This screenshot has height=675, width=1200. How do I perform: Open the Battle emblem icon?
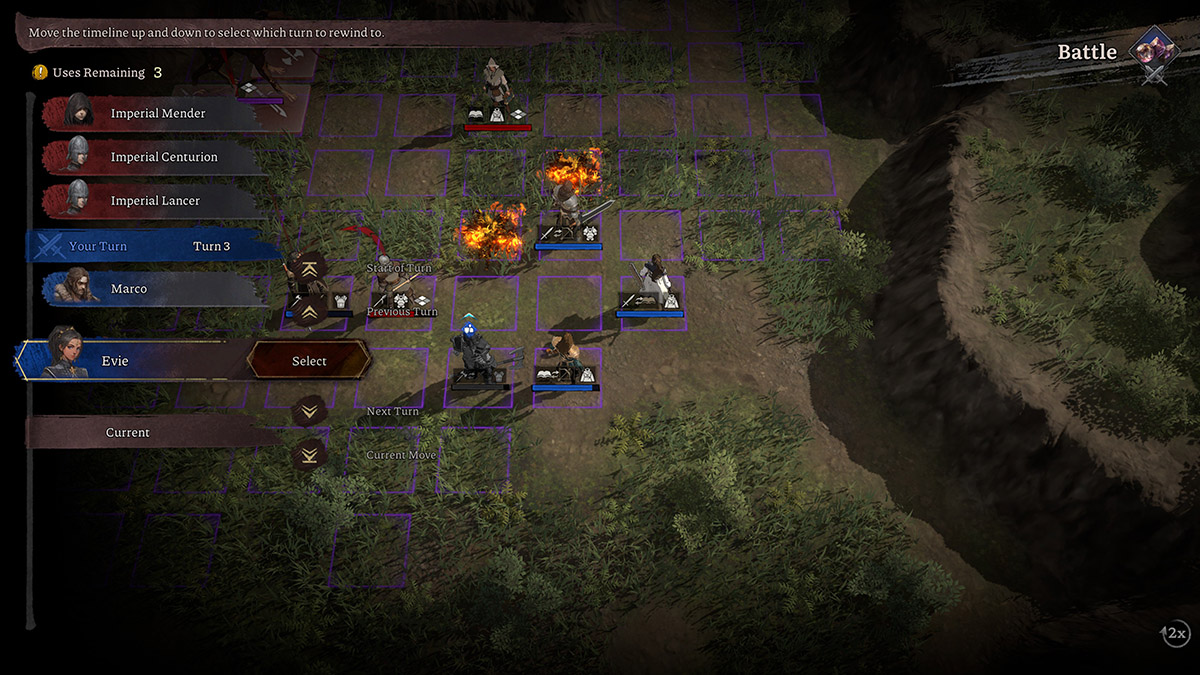point(1154,52)
